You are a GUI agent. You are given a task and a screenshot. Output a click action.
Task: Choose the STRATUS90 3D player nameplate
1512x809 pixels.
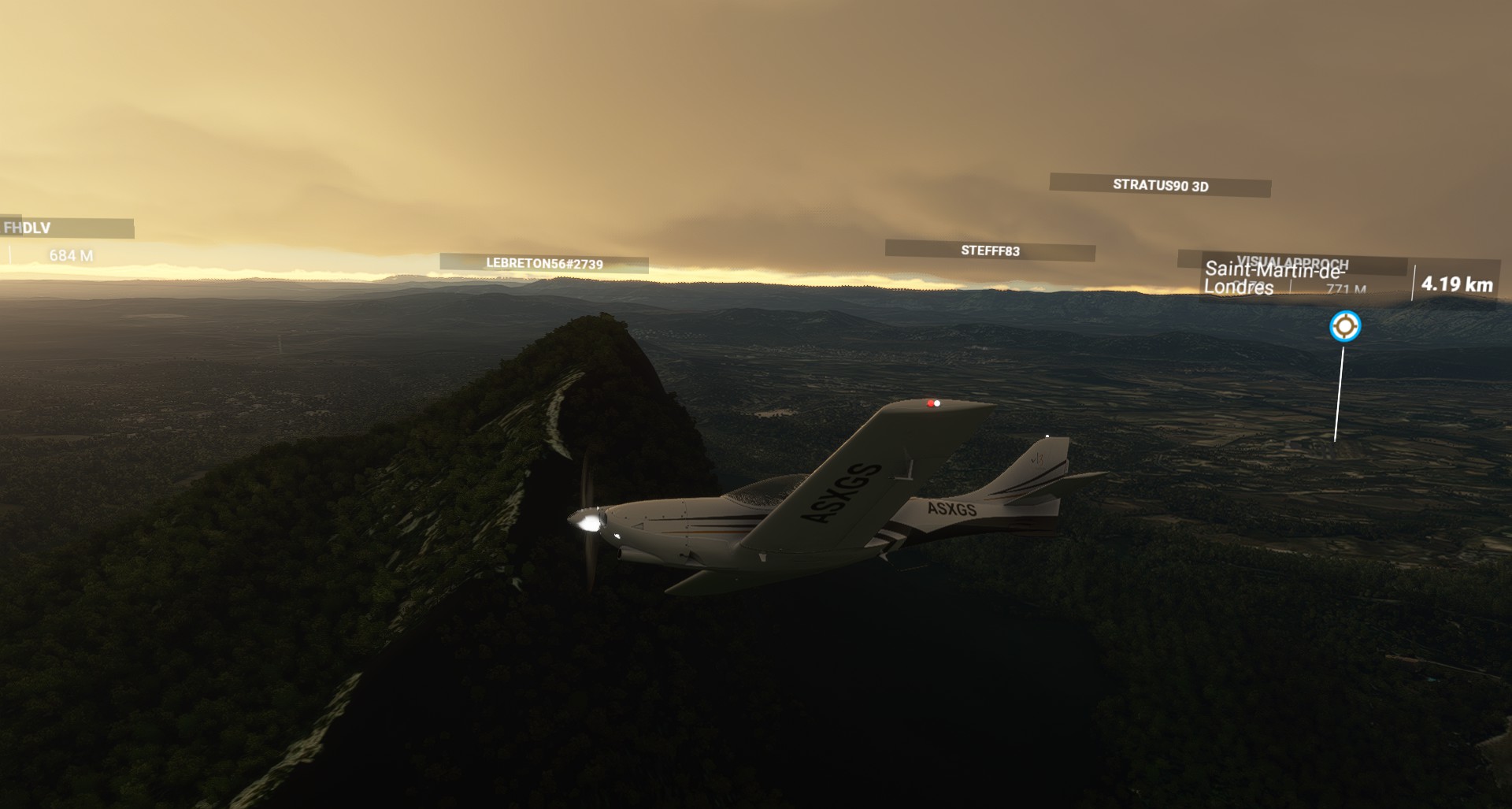tap(1160, 186)
